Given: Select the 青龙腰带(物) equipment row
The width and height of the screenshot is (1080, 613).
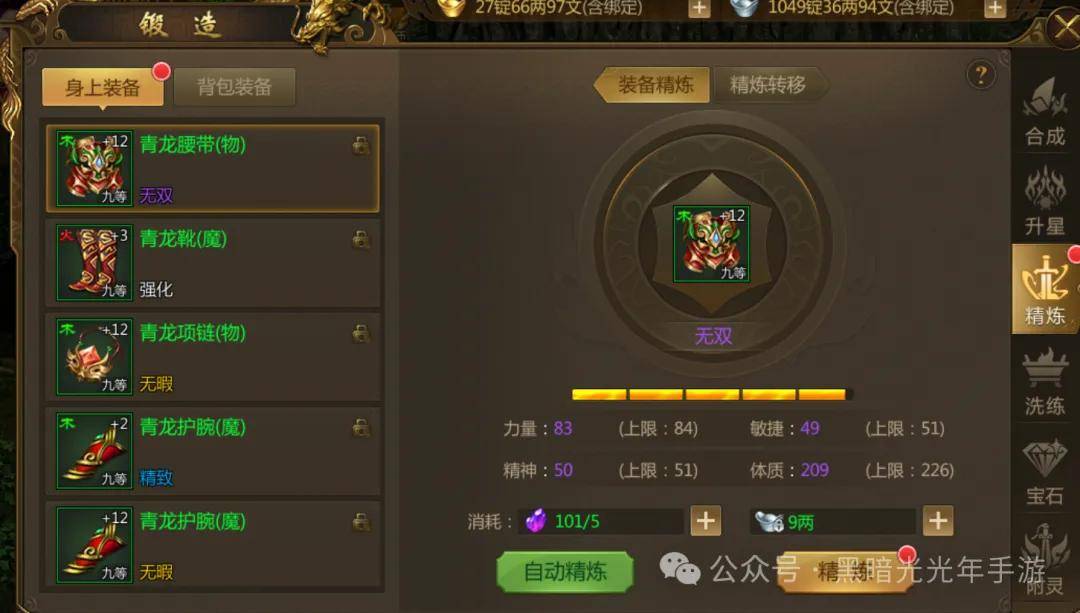Looking at the screenshot, I should click(x=212, y=168).
